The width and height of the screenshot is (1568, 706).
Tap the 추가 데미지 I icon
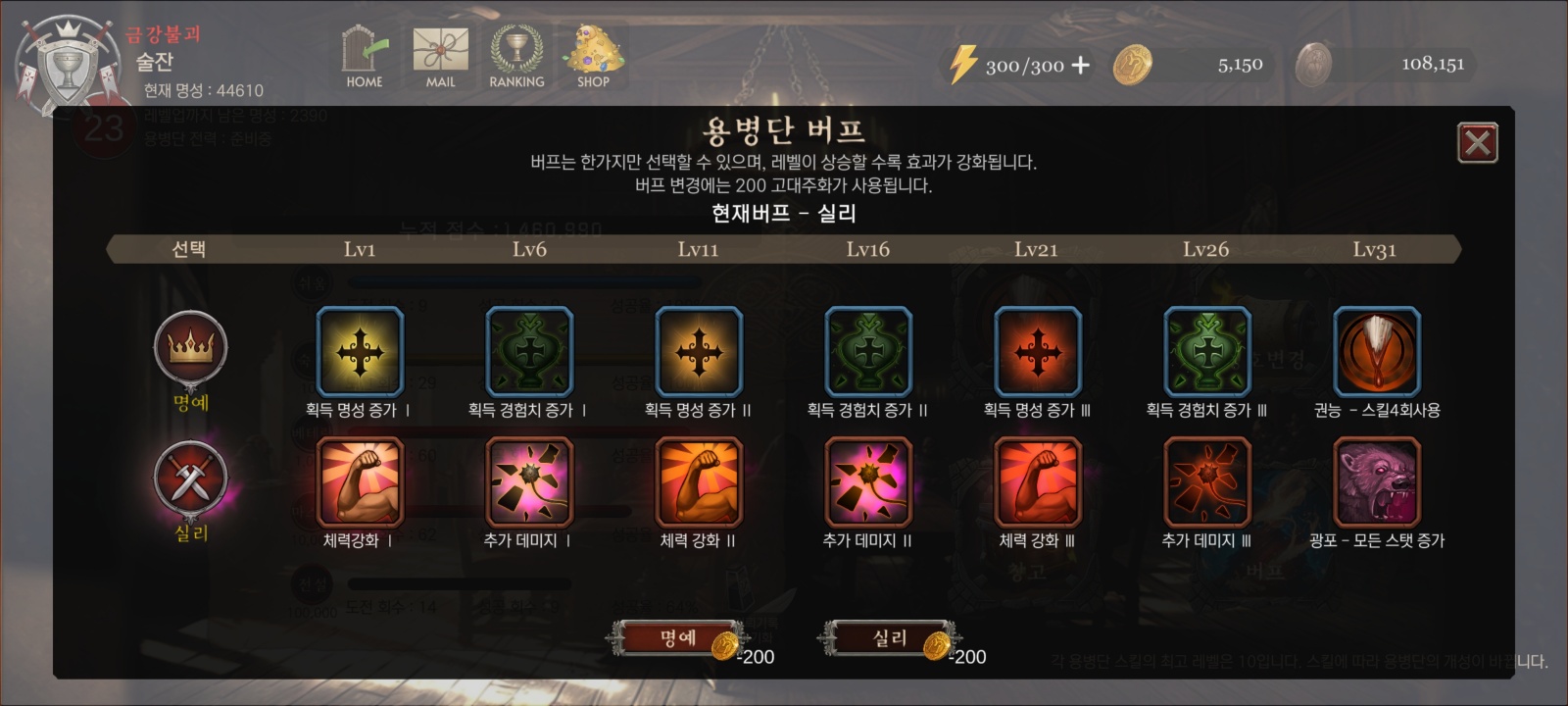(x=529, y=482)
